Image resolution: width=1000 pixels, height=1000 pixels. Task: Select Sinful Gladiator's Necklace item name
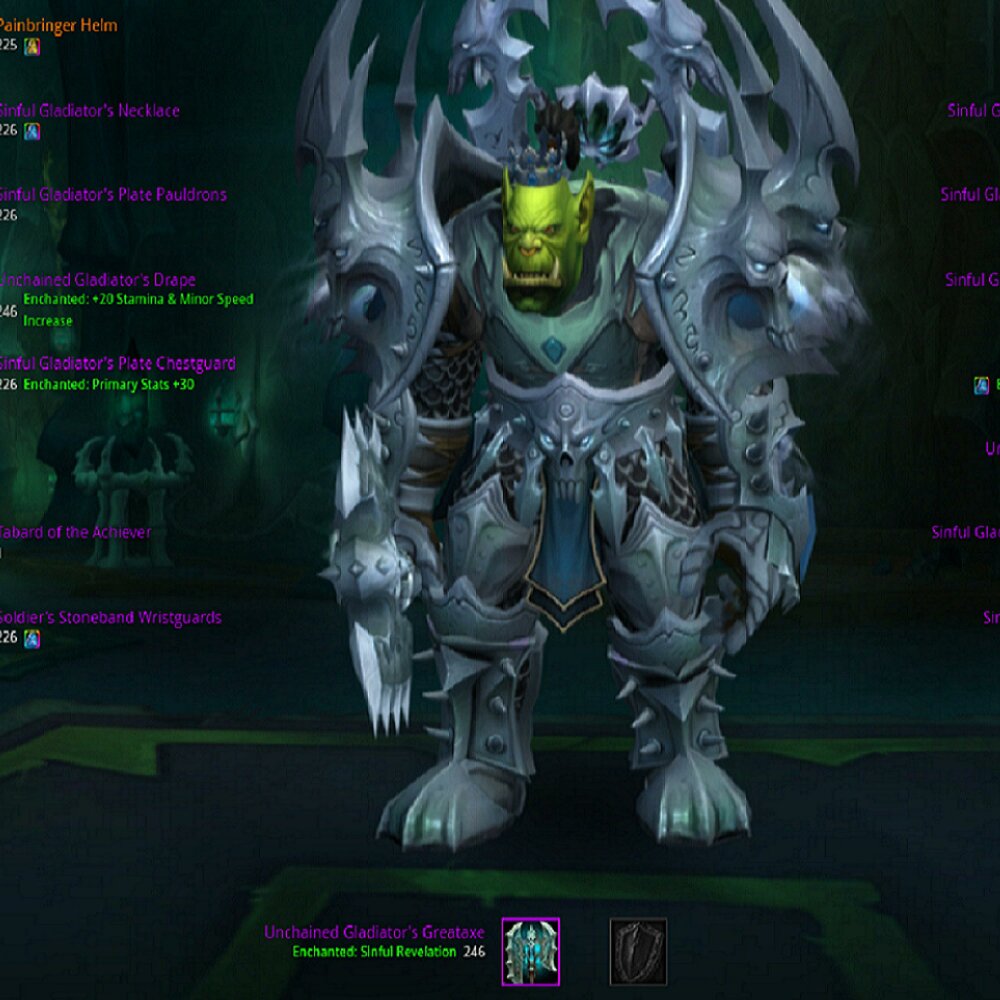click(x=90, y=110)
